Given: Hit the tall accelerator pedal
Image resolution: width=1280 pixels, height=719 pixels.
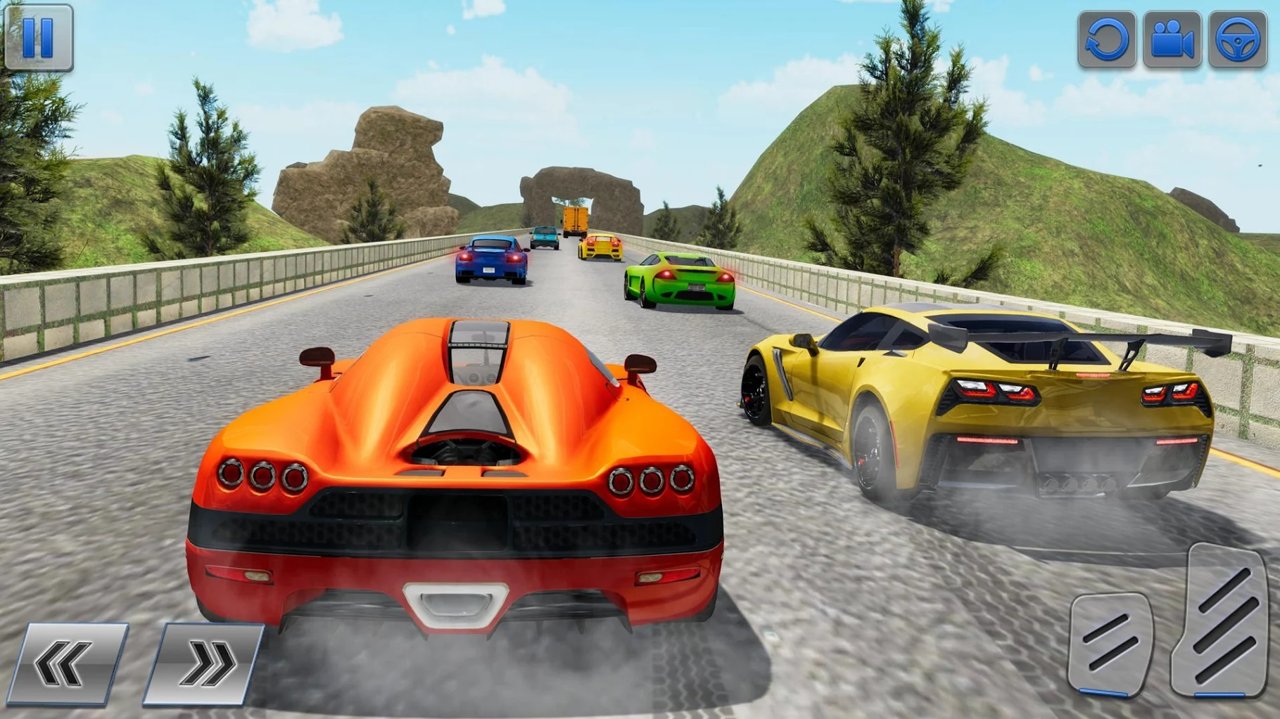Looking at the screenshot, I should (1219, 619).
